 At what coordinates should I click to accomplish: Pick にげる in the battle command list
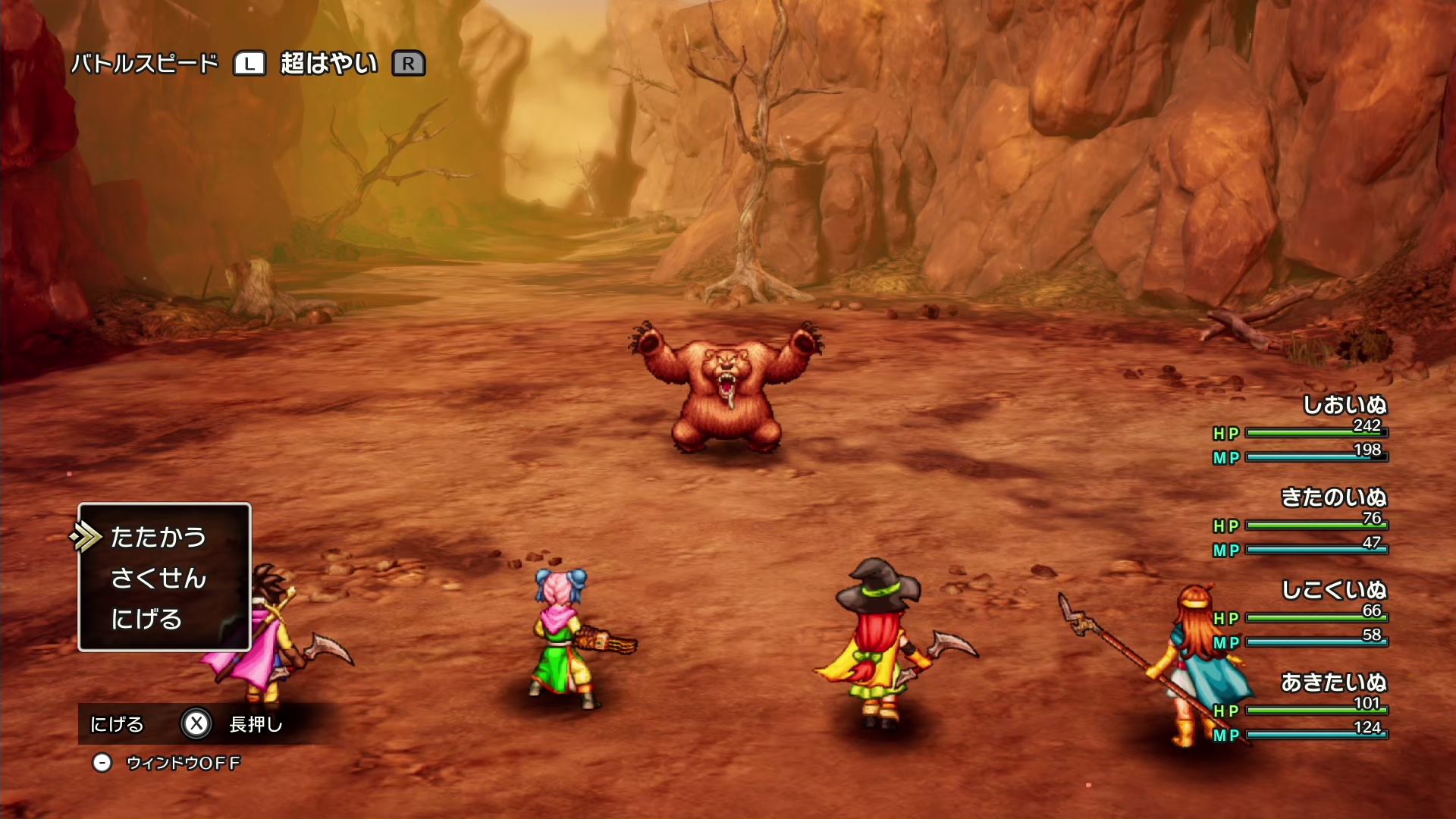pos(146,619)
